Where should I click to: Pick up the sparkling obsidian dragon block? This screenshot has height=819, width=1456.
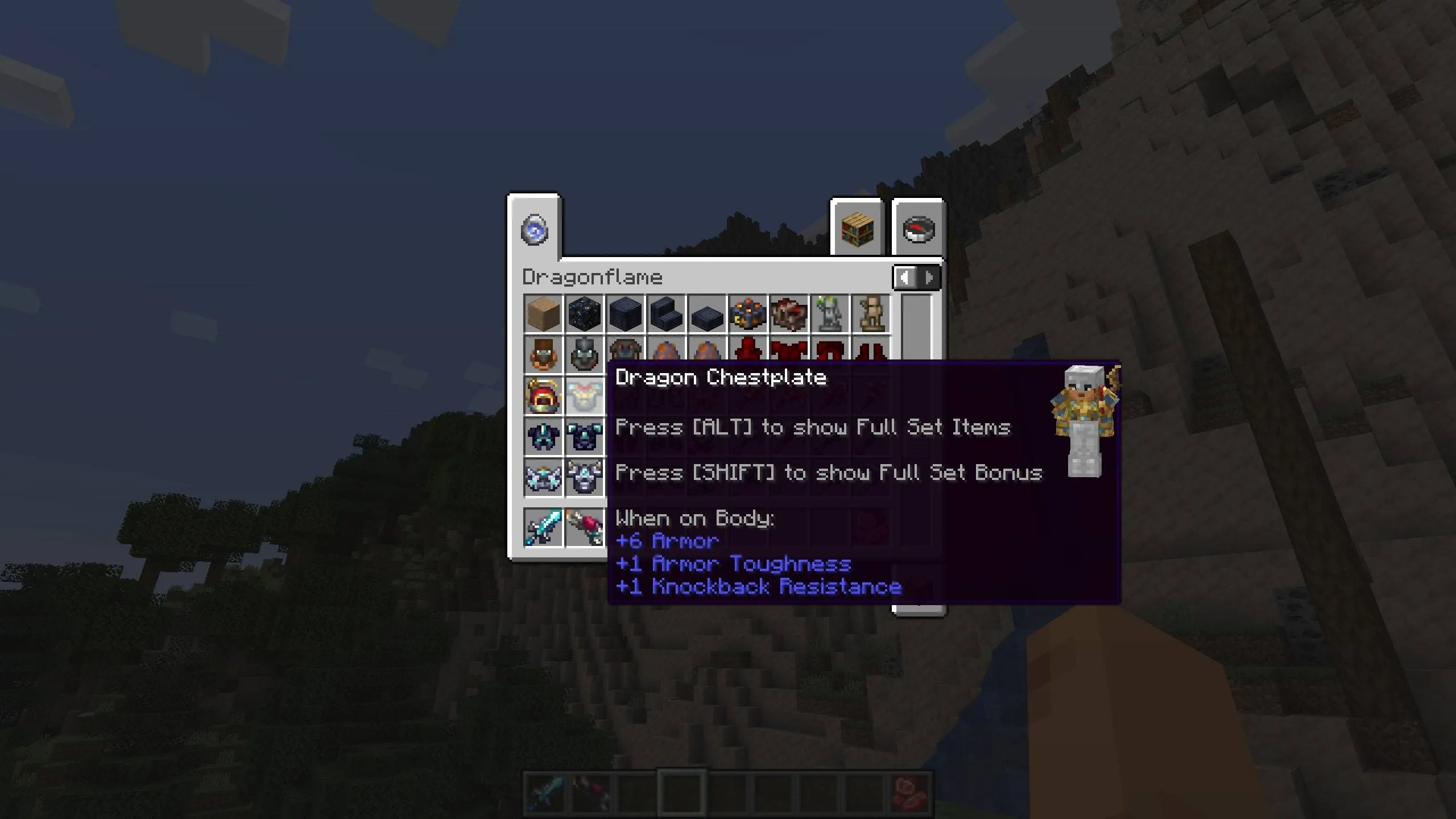[x=584, y=314]
